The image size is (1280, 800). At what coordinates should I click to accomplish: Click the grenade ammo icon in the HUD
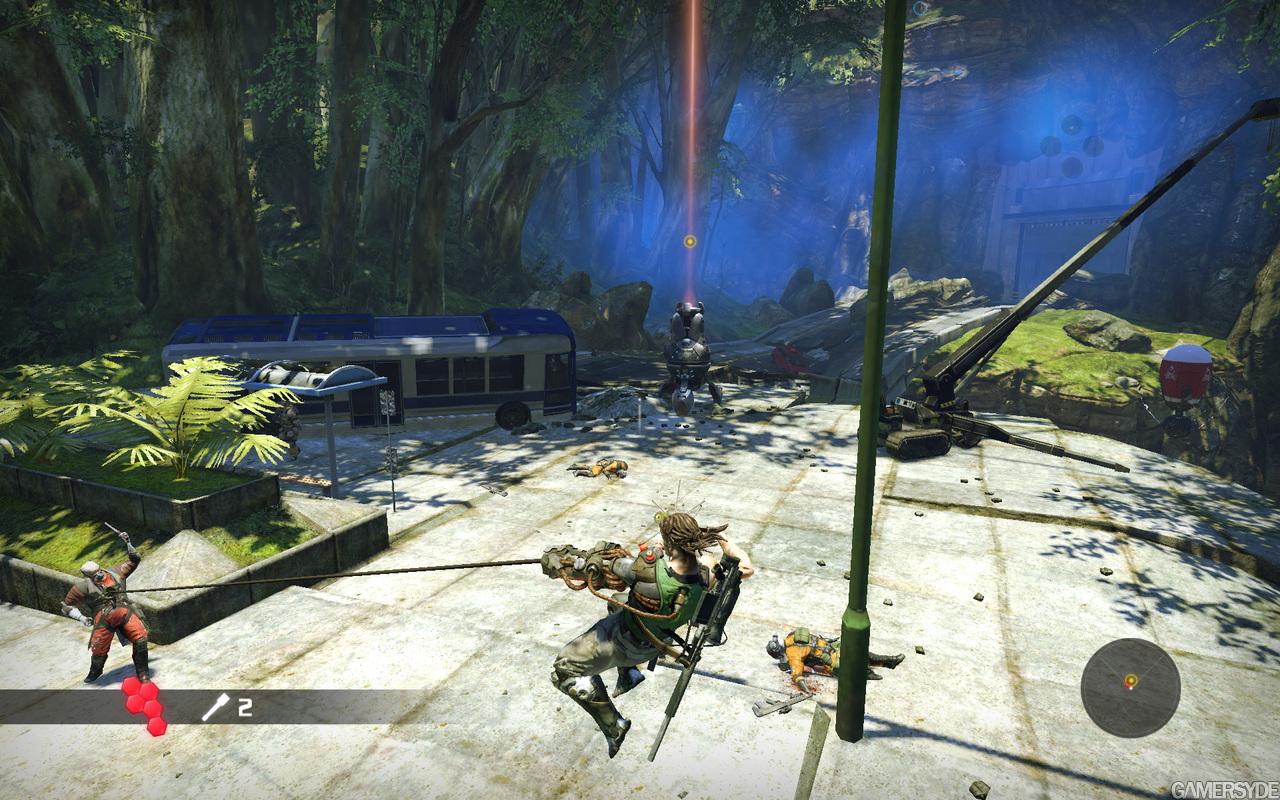[215, 708]
